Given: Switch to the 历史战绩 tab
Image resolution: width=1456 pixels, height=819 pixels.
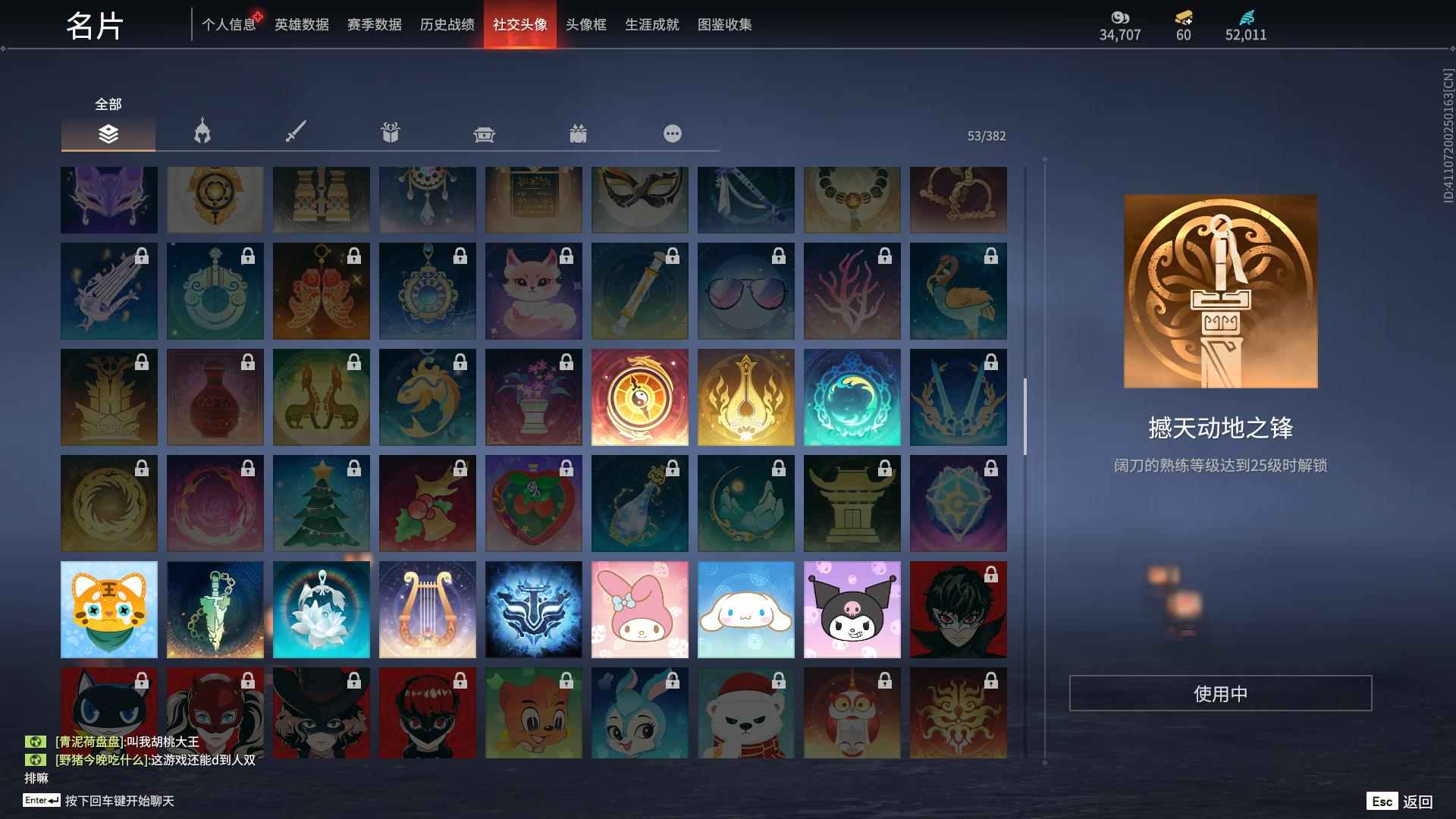Looking at the screenshot, I should tap(445, 24).
